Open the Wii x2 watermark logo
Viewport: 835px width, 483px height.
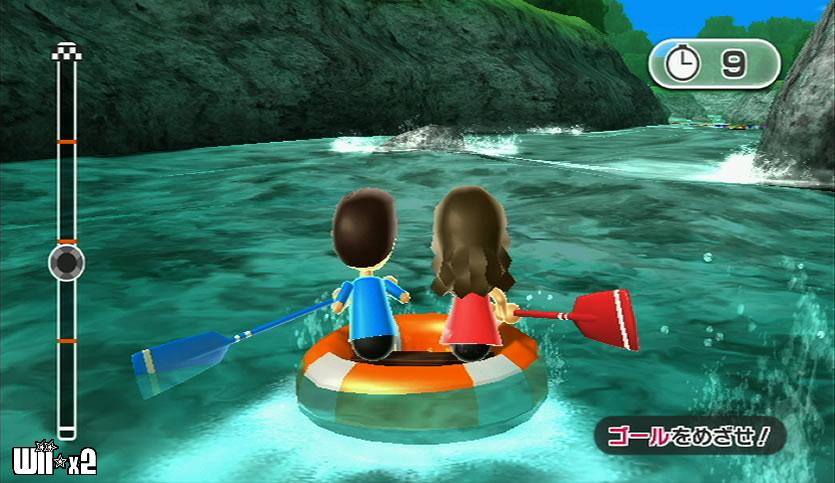[x=54, y=459]
